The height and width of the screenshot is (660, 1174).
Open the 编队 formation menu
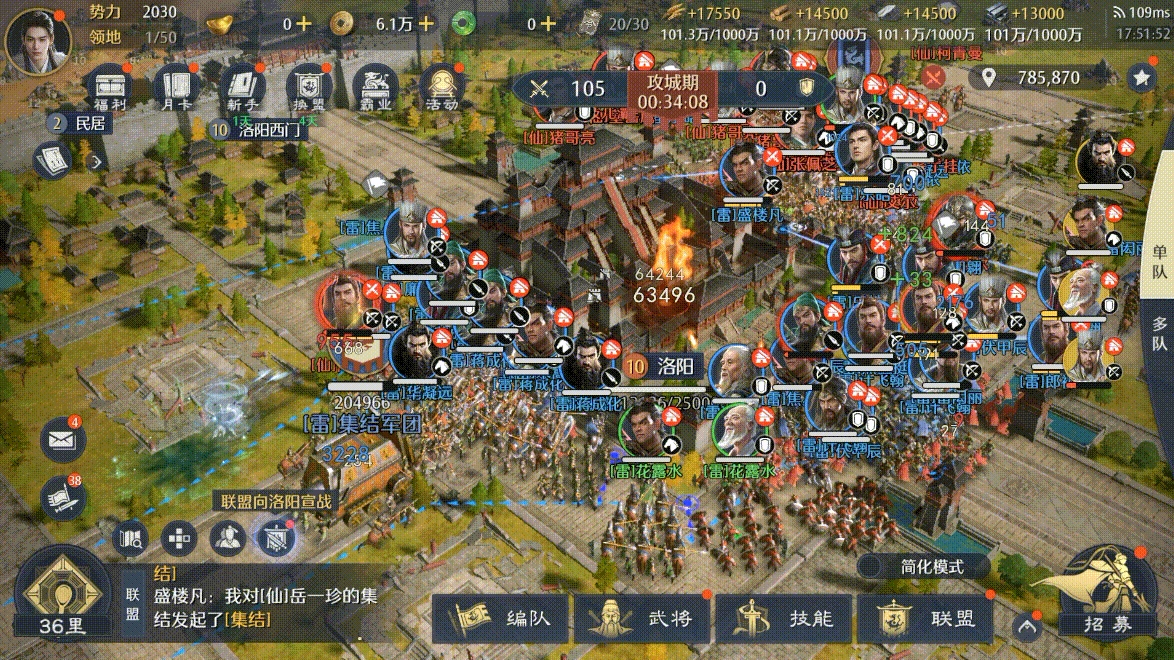coord(503,619)
